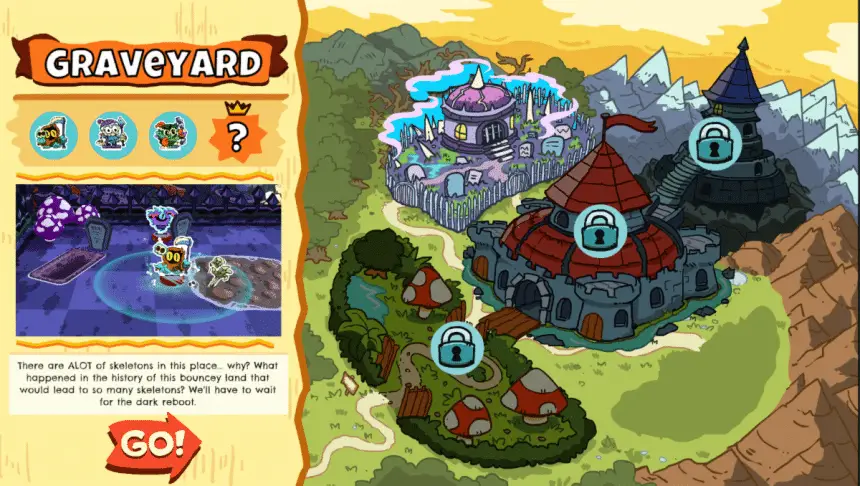This screenshot has width=860, height=486.
Task: Reveal the crowned mystery boss icon
Action: [x=236, y=135]
